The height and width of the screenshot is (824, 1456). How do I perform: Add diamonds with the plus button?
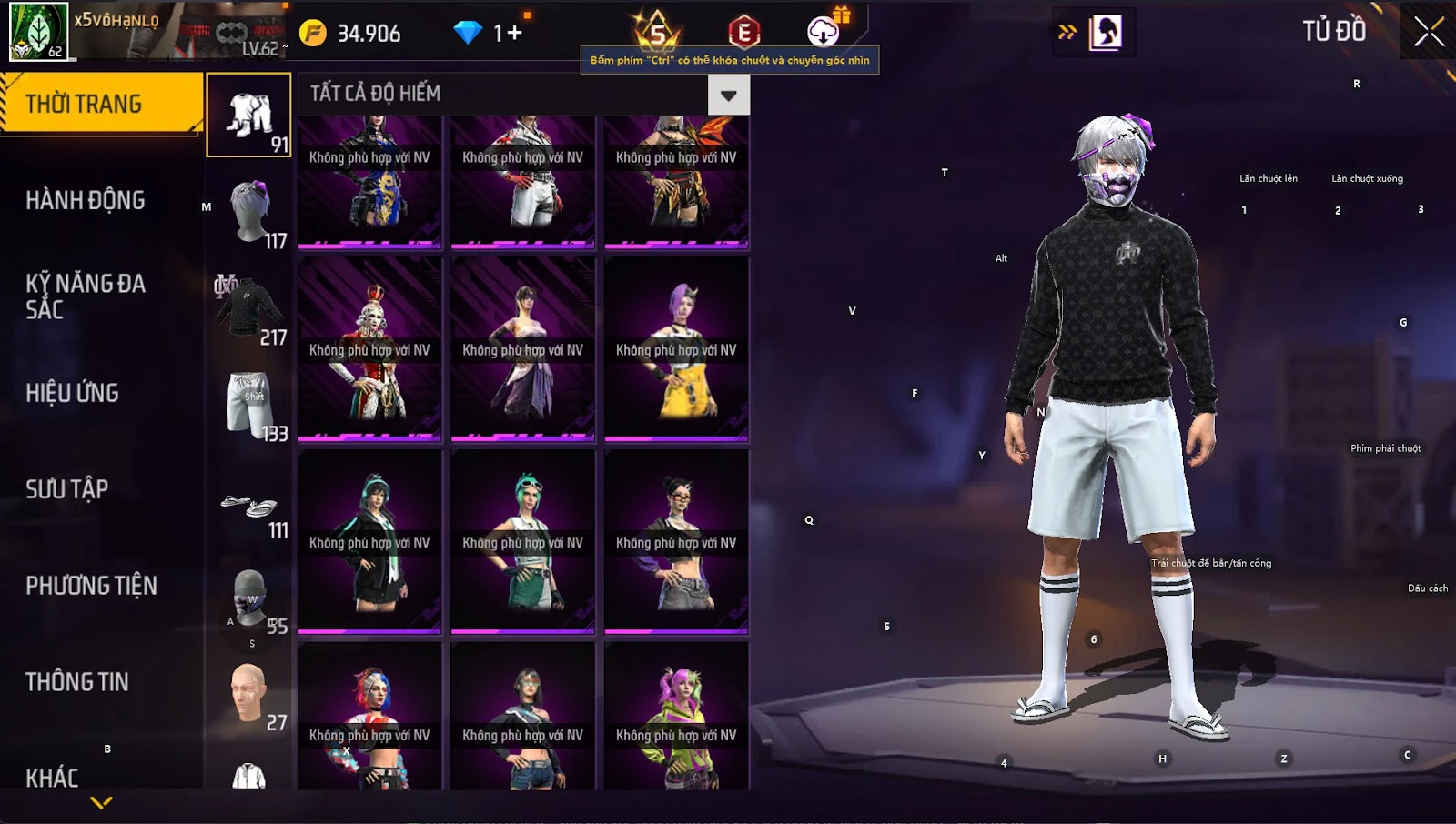[x=515, y=34]
